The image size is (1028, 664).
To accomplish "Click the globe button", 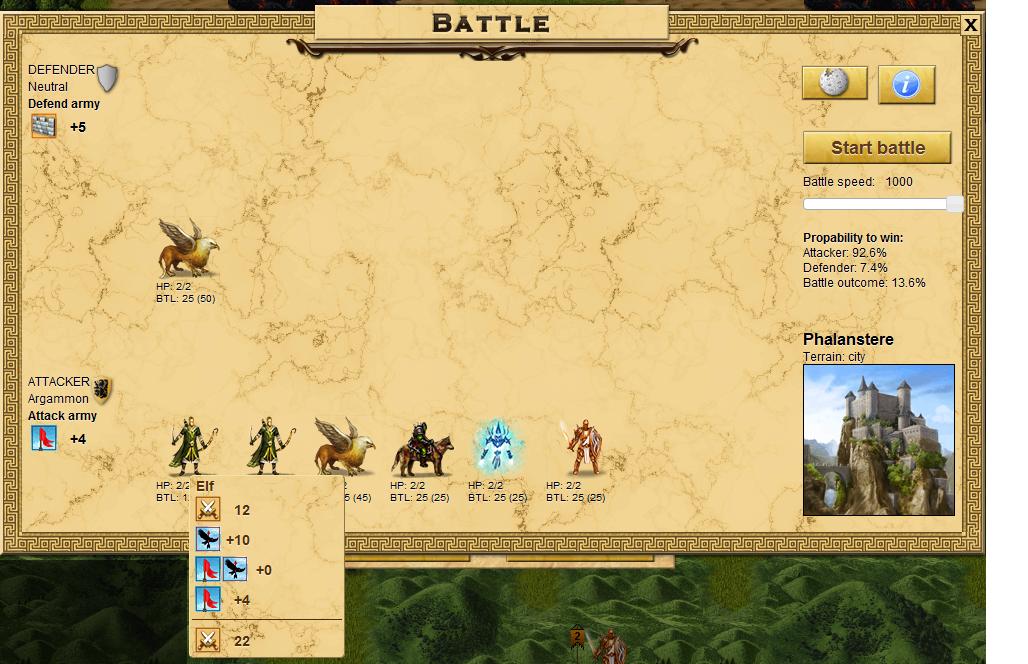I will point(835,84).
